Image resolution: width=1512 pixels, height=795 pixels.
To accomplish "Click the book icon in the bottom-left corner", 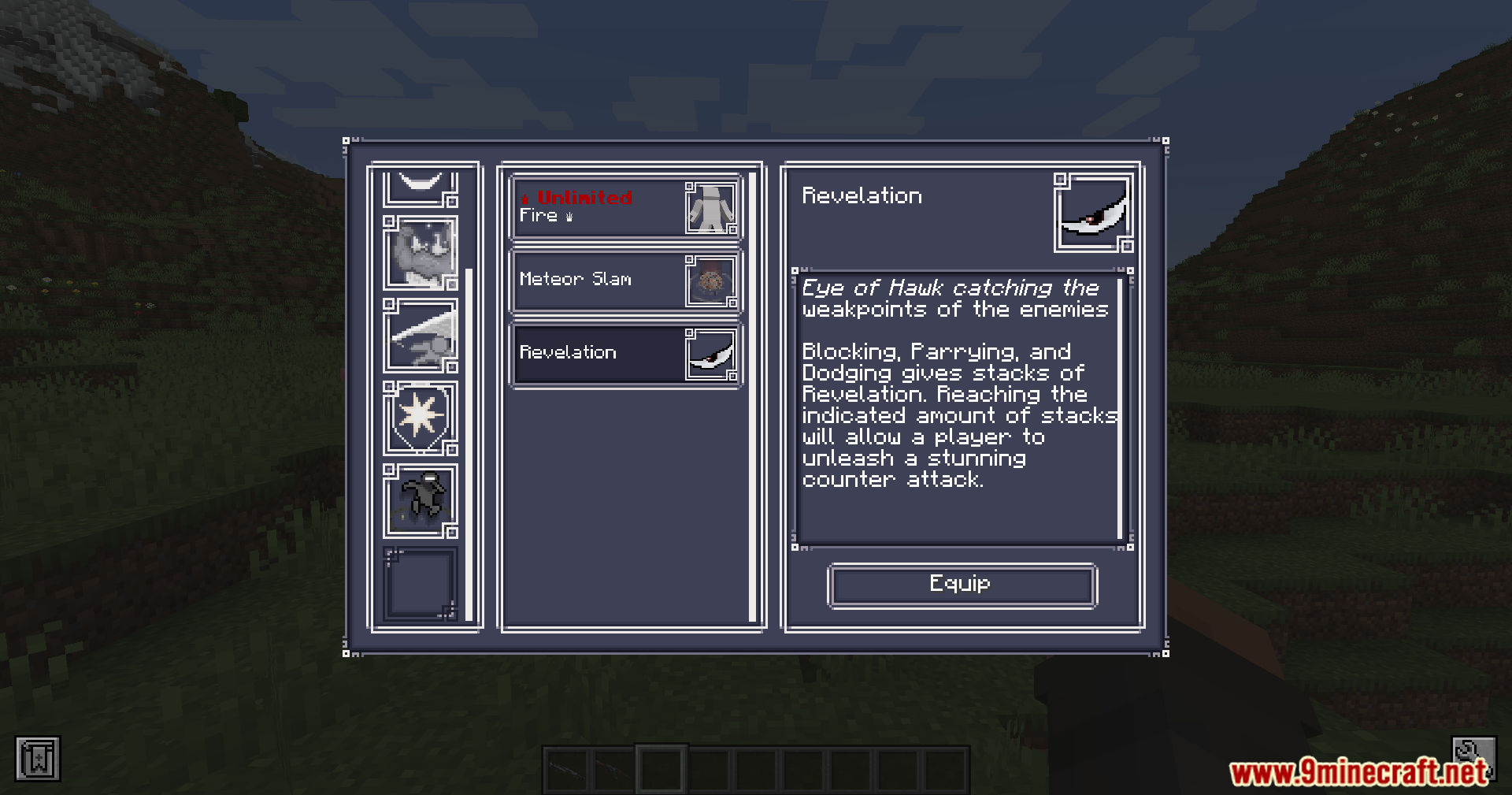I will (x=38, y=760).
